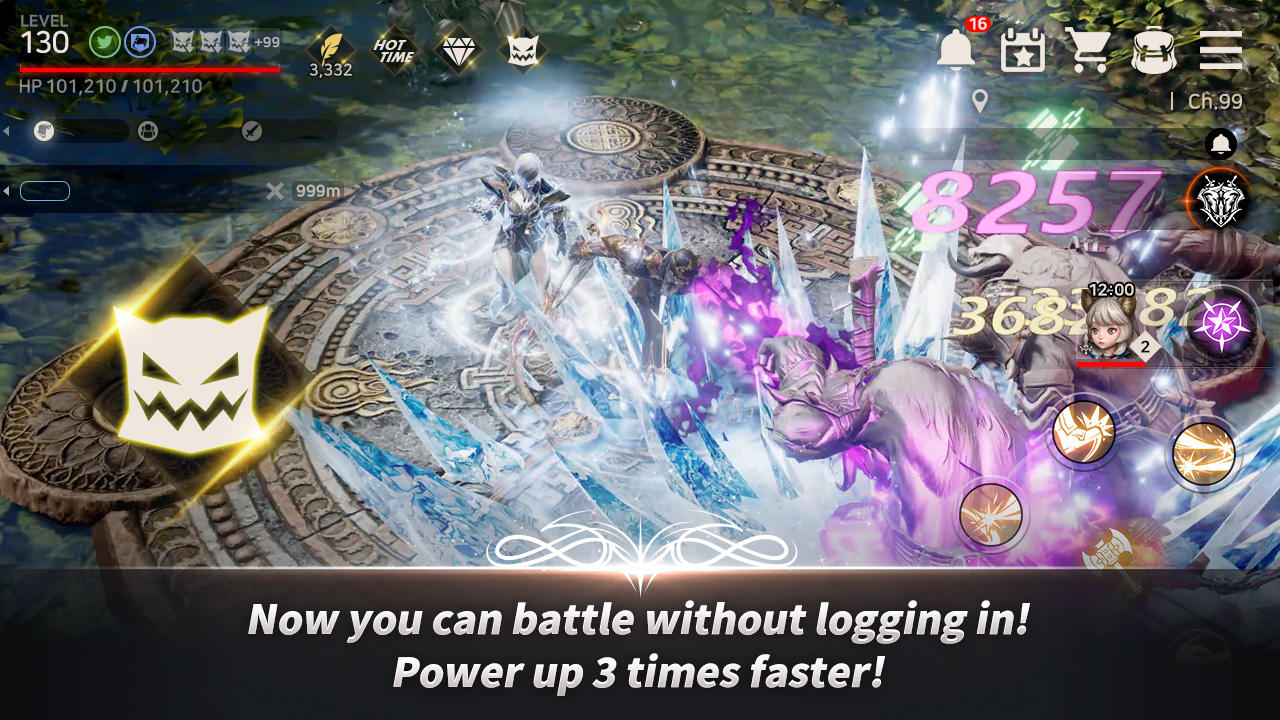
Task: Activate the axe skill at the bottom right
Action: [x=1108, y=548]
